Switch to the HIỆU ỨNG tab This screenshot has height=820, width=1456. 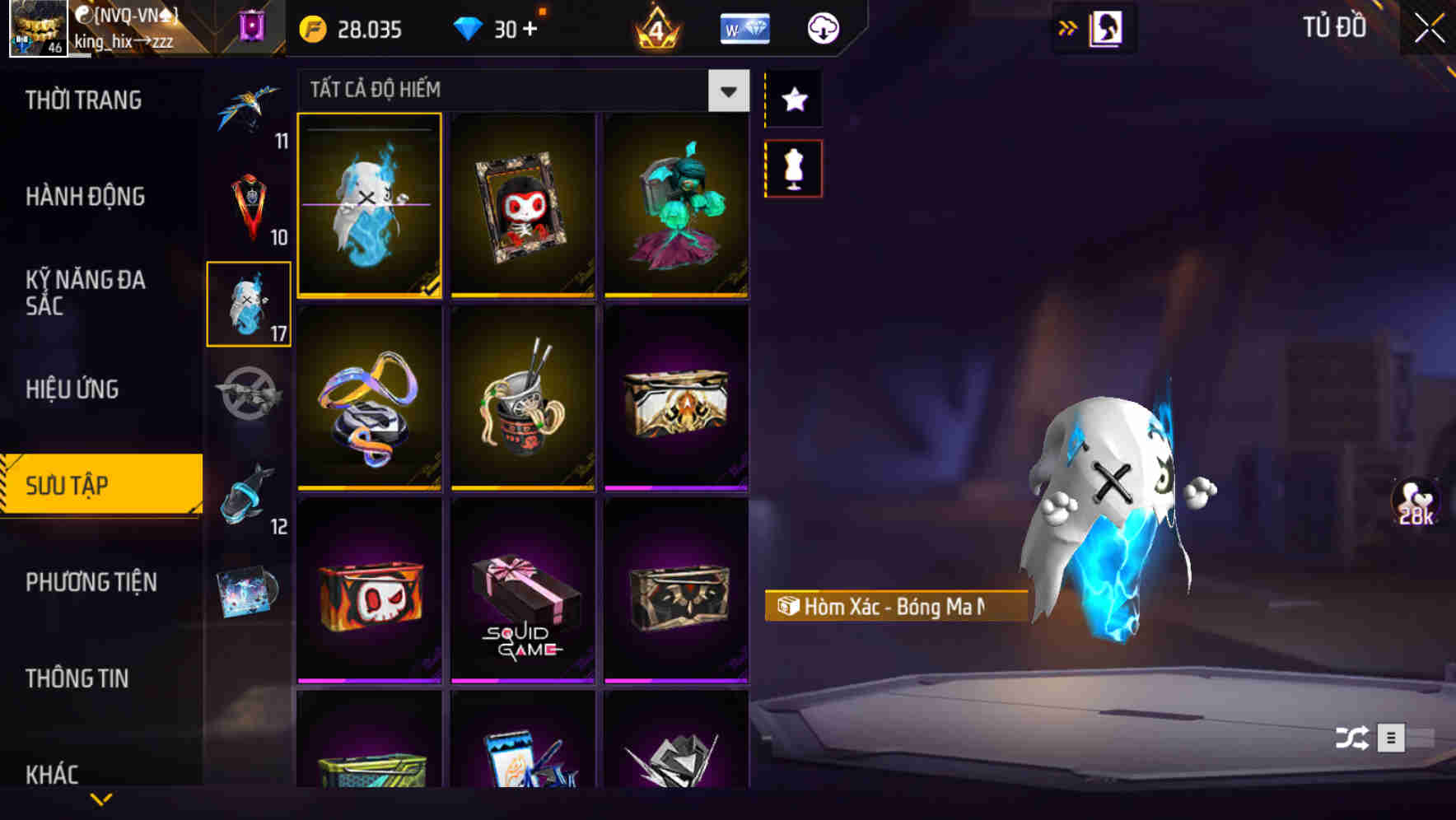(x=72, y=389)
